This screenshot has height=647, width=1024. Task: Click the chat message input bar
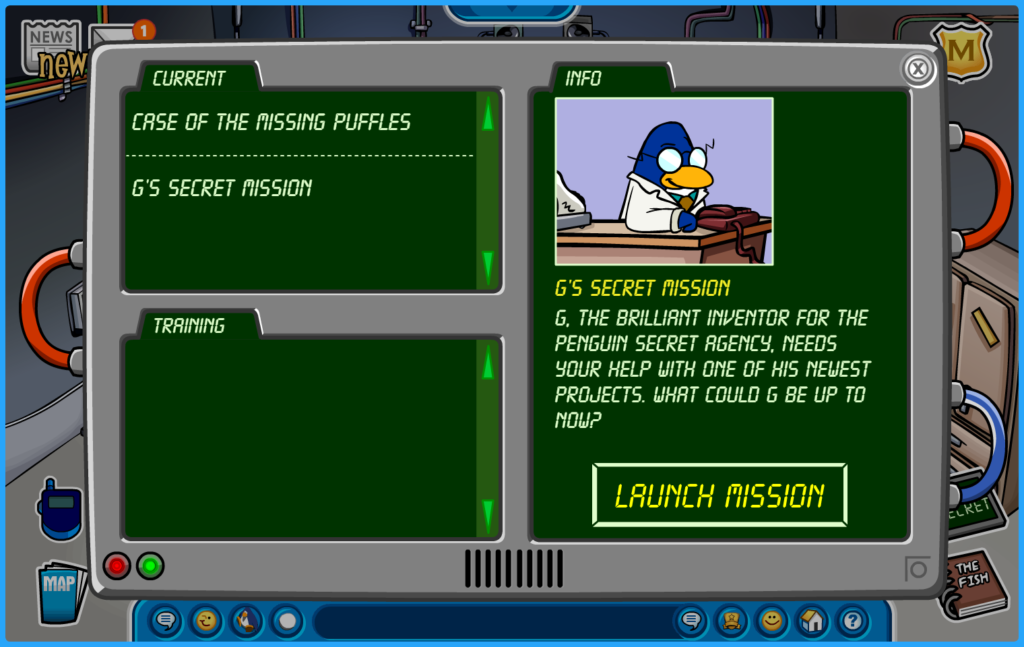click(490, 621)
